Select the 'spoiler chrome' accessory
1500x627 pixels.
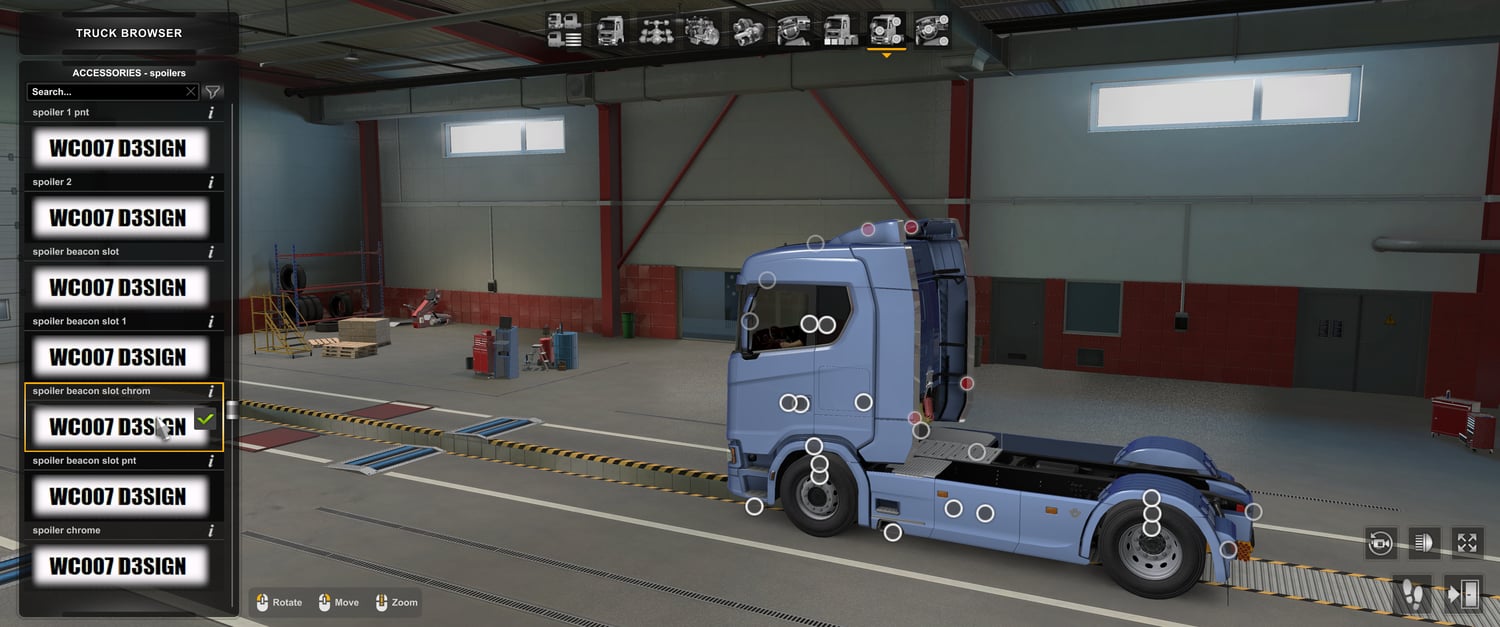tap(118, 566)
